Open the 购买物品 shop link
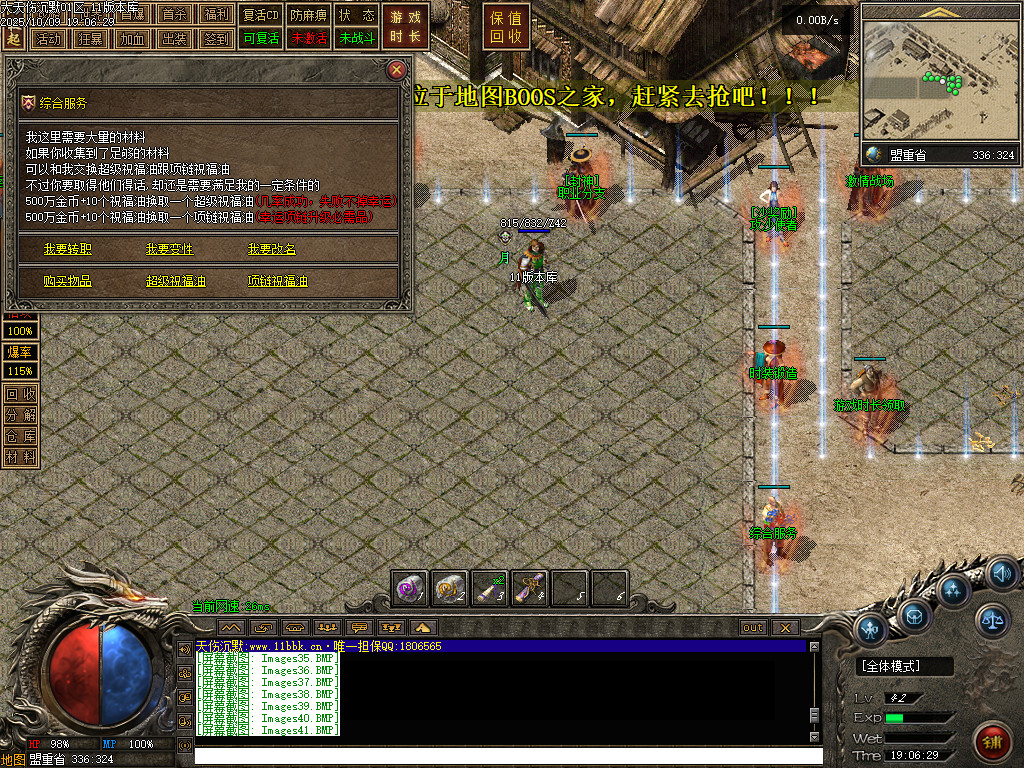 pos(68,282)
